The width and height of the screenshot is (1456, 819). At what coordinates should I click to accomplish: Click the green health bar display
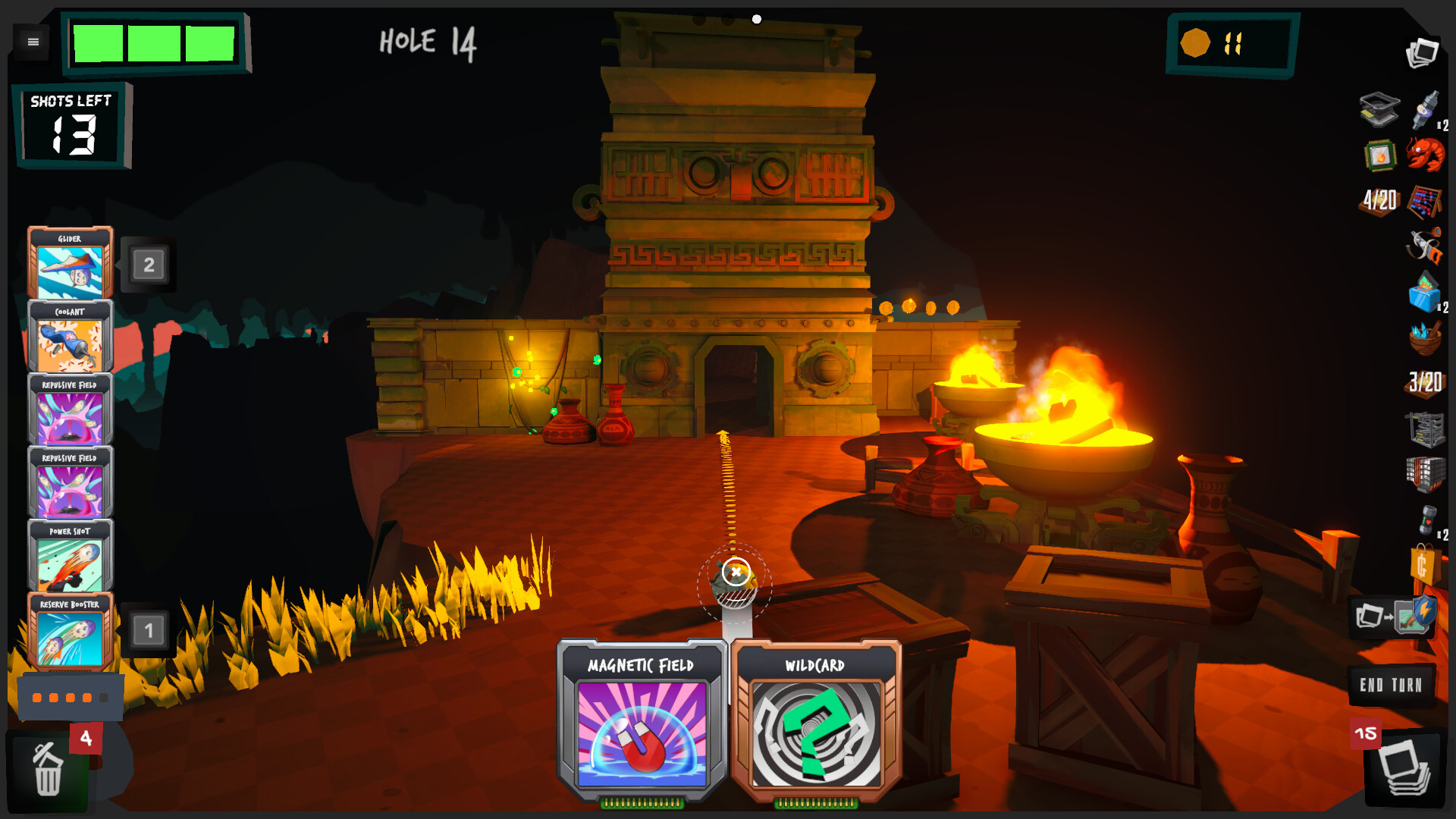pos(155,43)
